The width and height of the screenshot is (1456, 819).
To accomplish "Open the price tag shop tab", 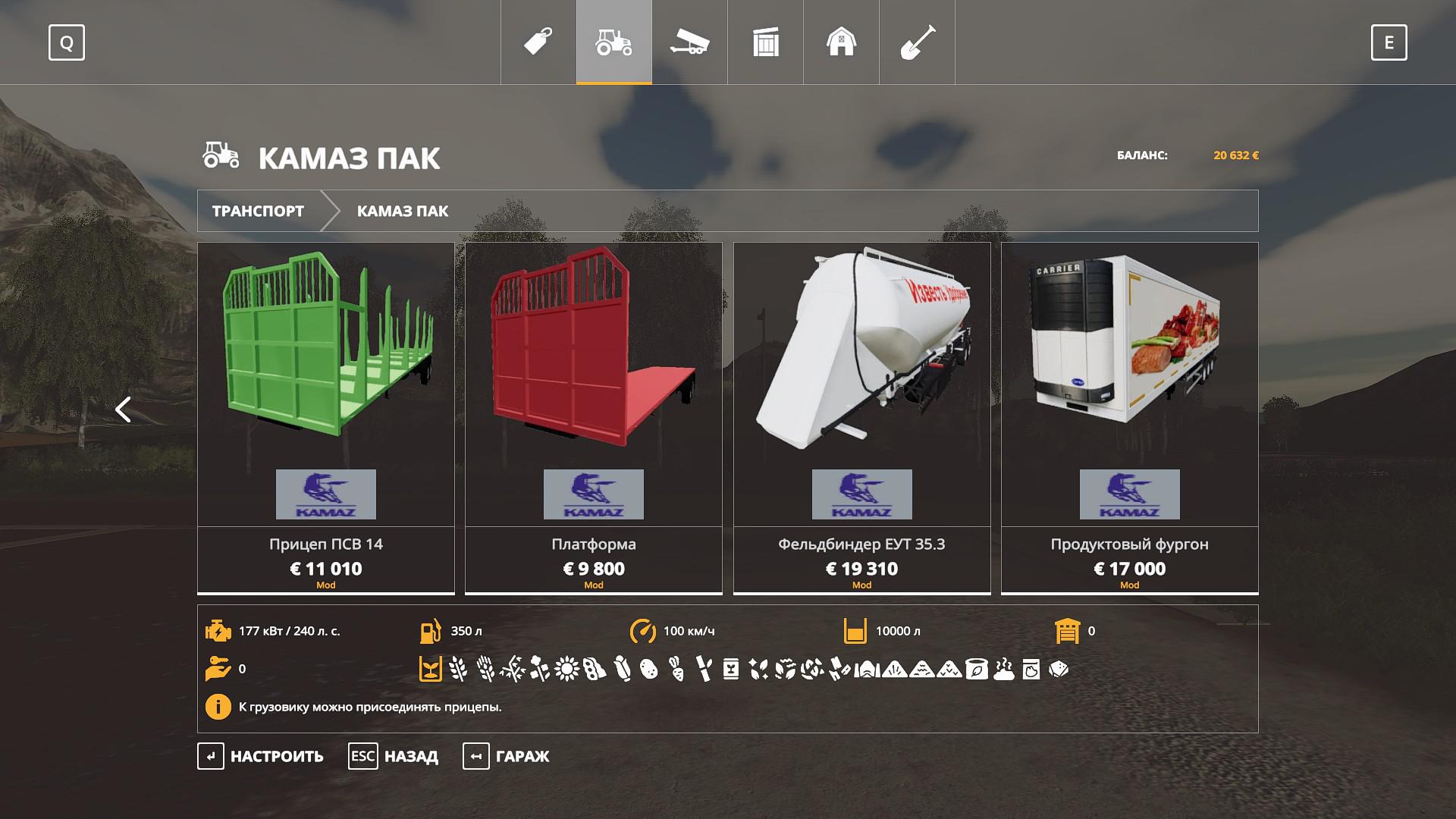I will (538, 42).
